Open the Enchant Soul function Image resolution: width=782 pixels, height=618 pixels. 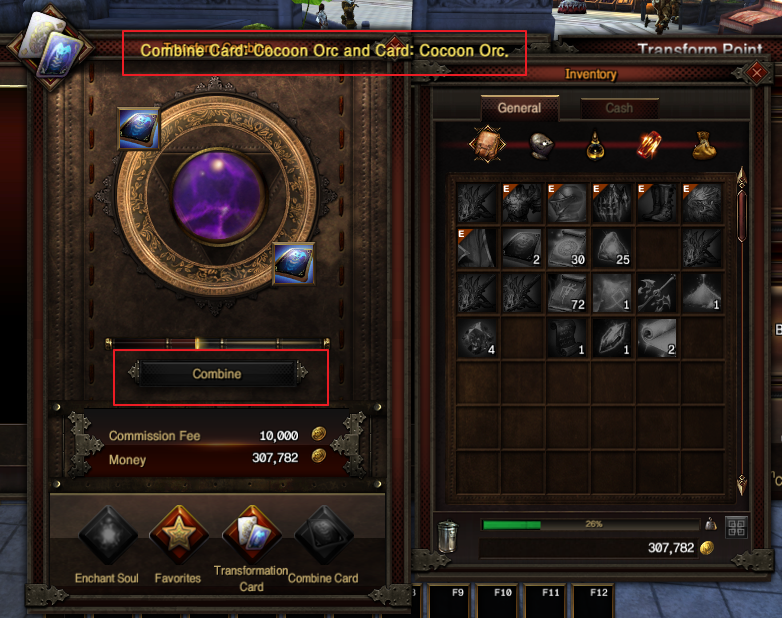(107, 535)
